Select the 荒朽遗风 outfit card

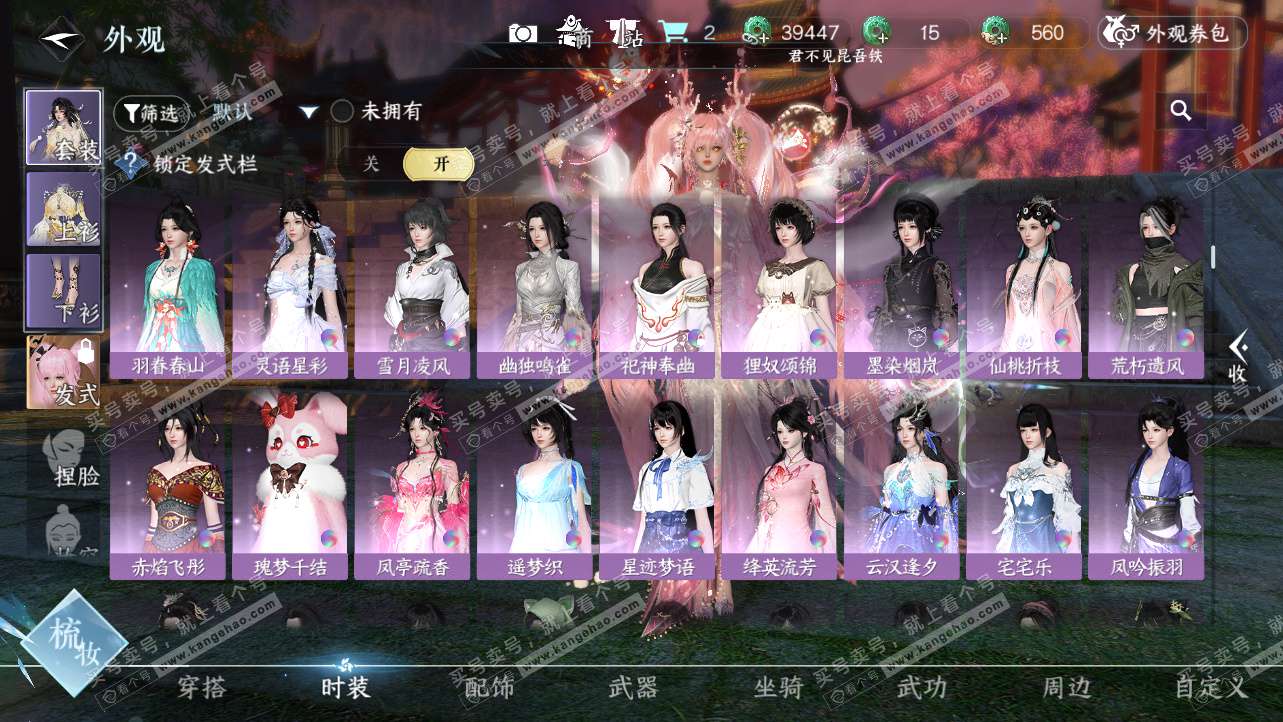coord(1146,288)
